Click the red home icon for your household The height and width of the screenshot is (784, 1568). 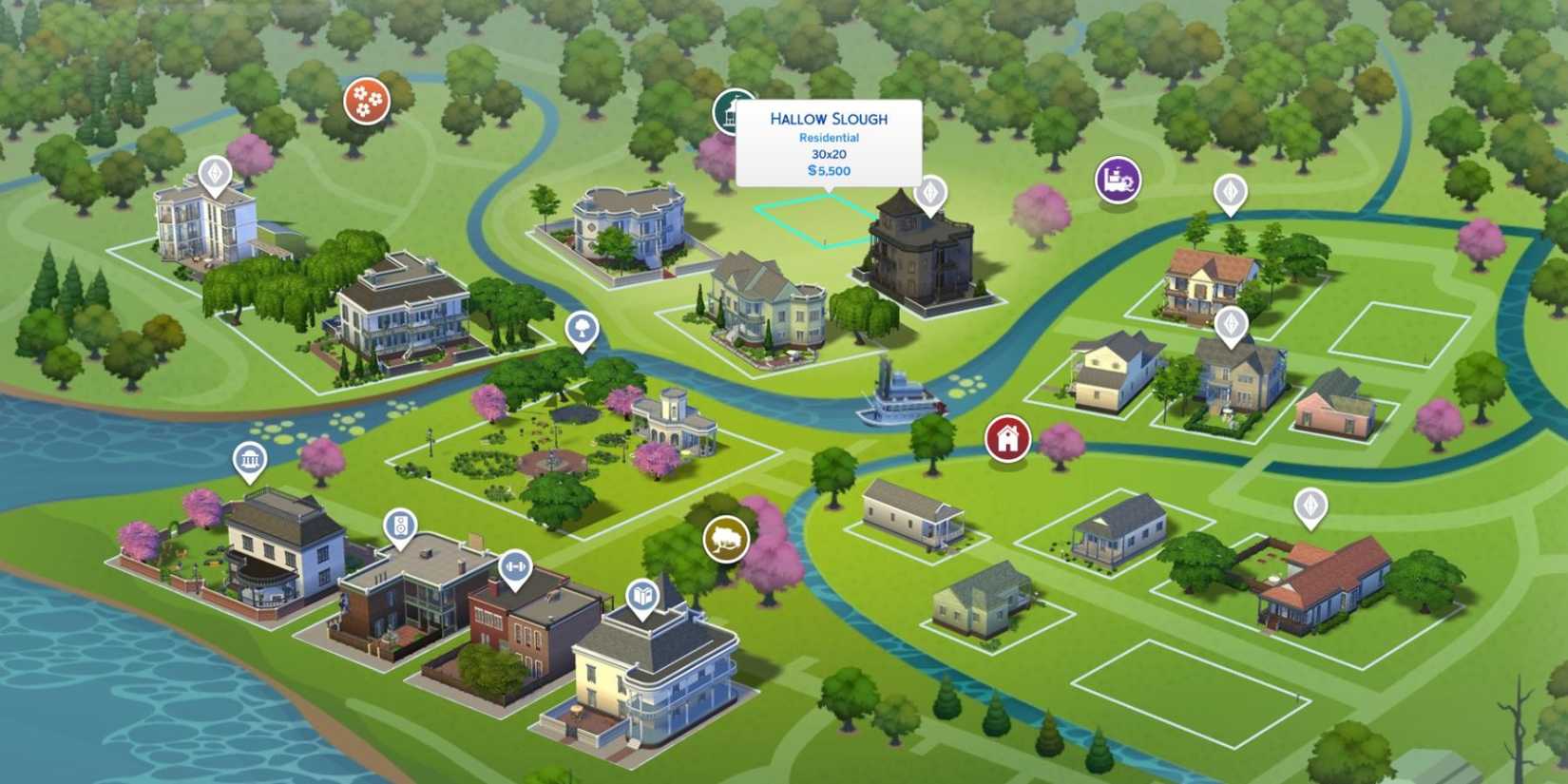1007,439
